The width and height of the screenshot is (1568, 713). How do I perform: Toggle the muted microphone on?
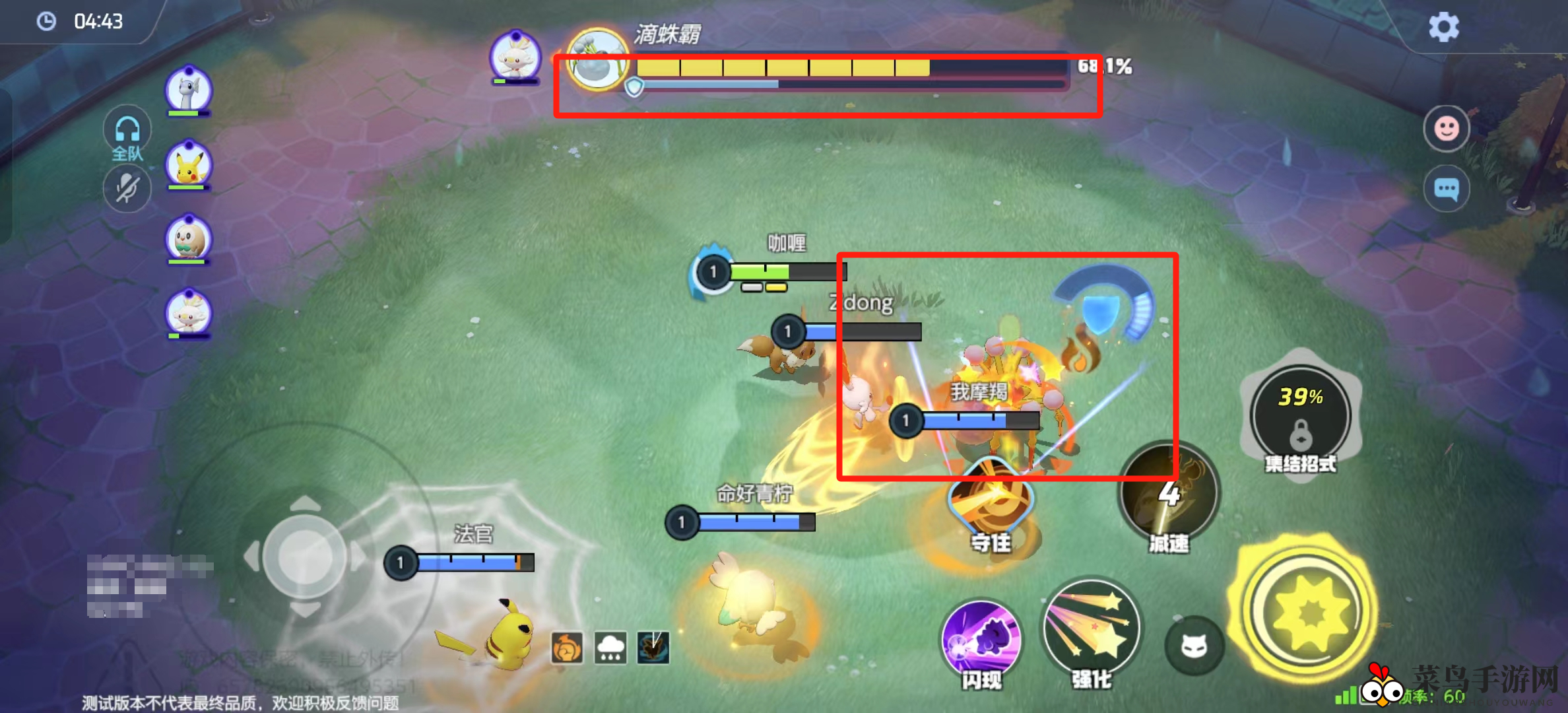[x=127, y=188]
